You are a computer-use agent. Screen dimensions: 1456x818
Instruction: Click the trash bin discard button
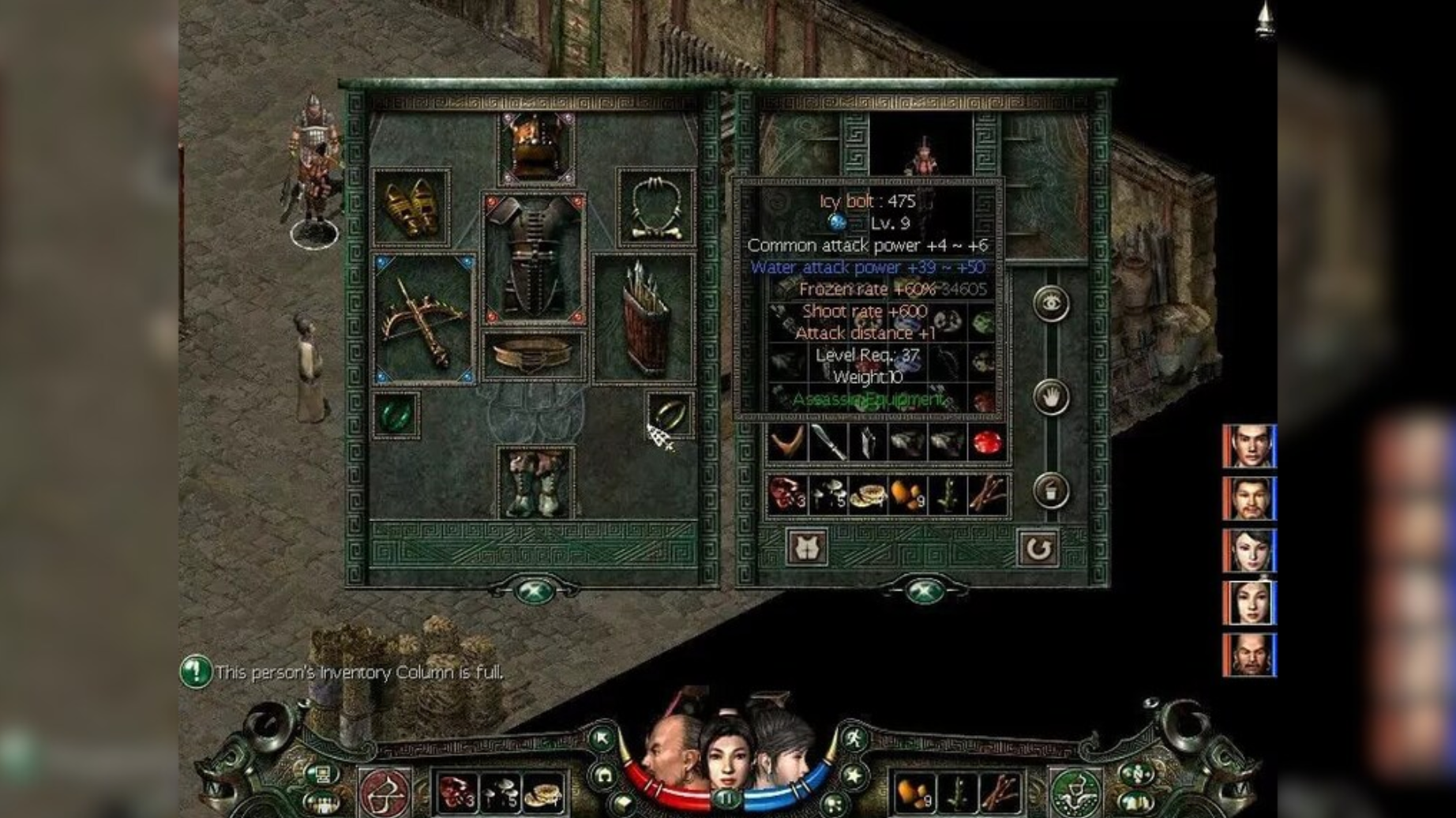click(x=1051, y=490)
